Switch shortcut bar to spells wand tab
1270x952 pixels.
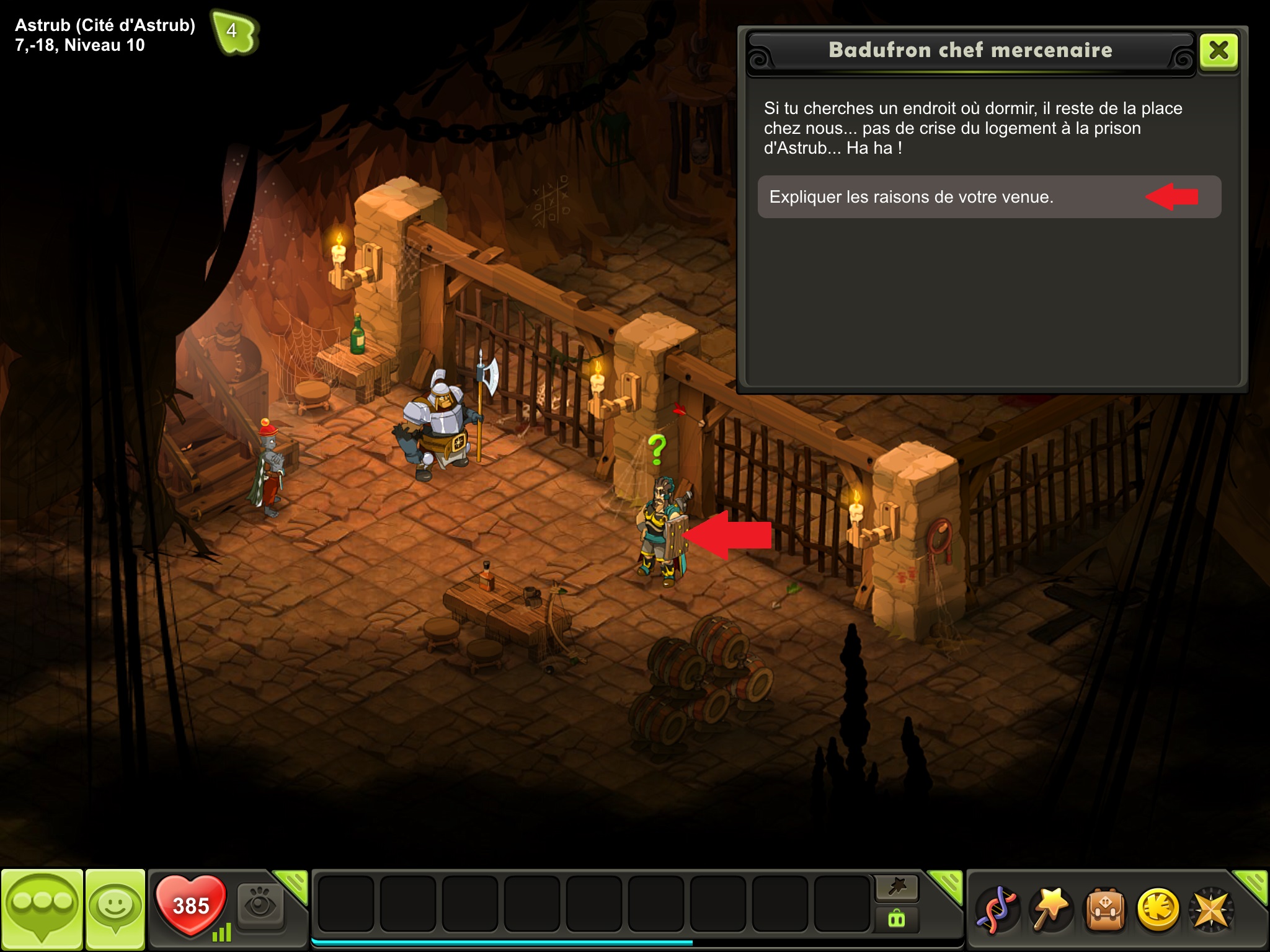pyautogui.click(x=897, y=888)
